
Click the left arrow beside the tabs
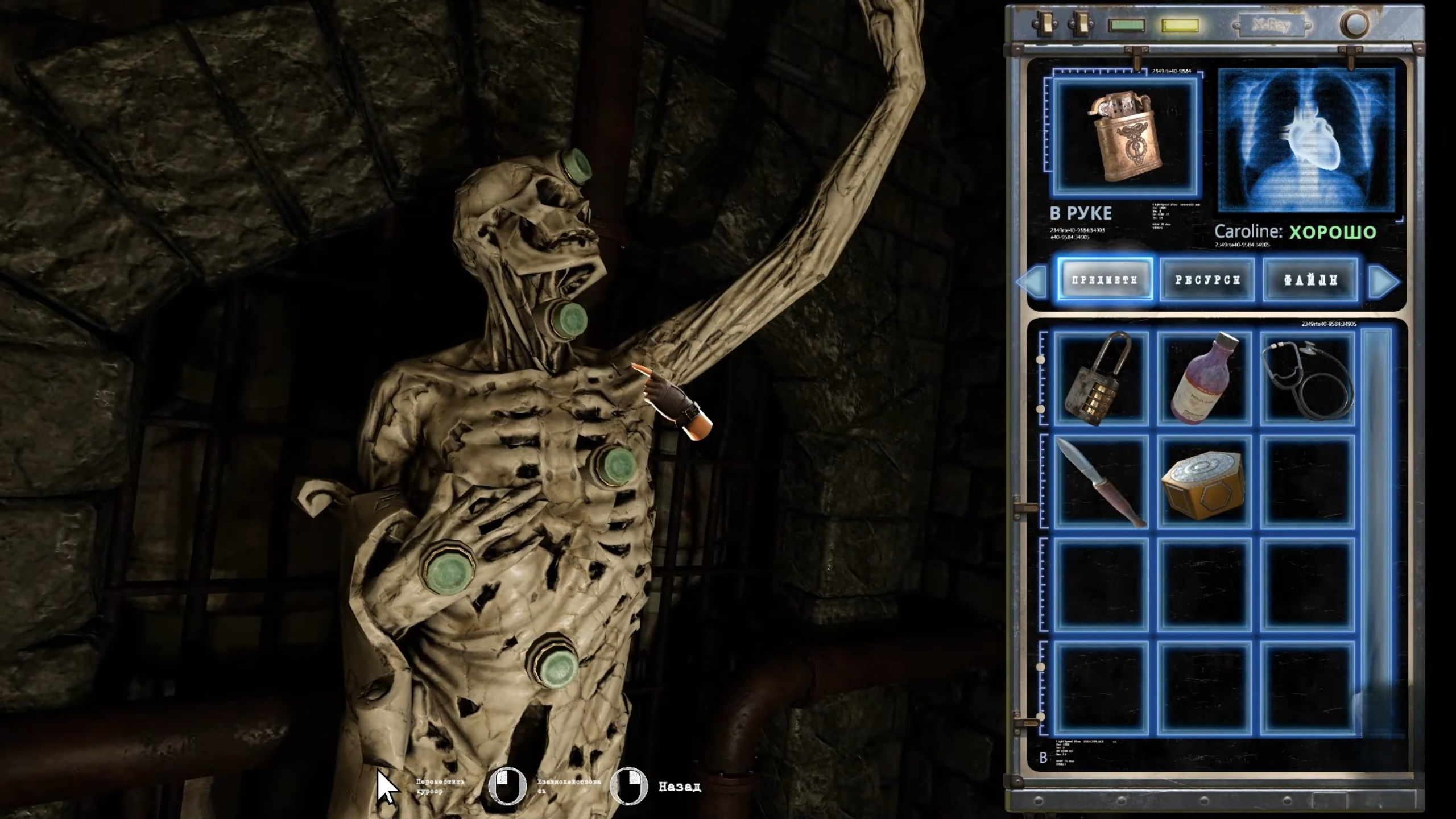[1032, 280]
